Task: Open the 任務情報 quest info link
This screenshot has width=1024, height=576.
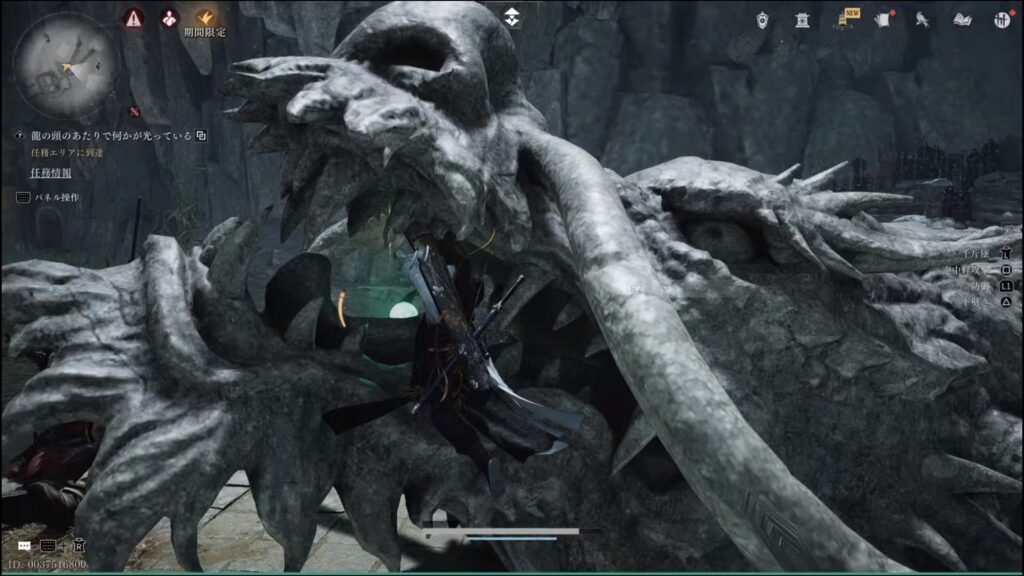Action: (50, 174)
